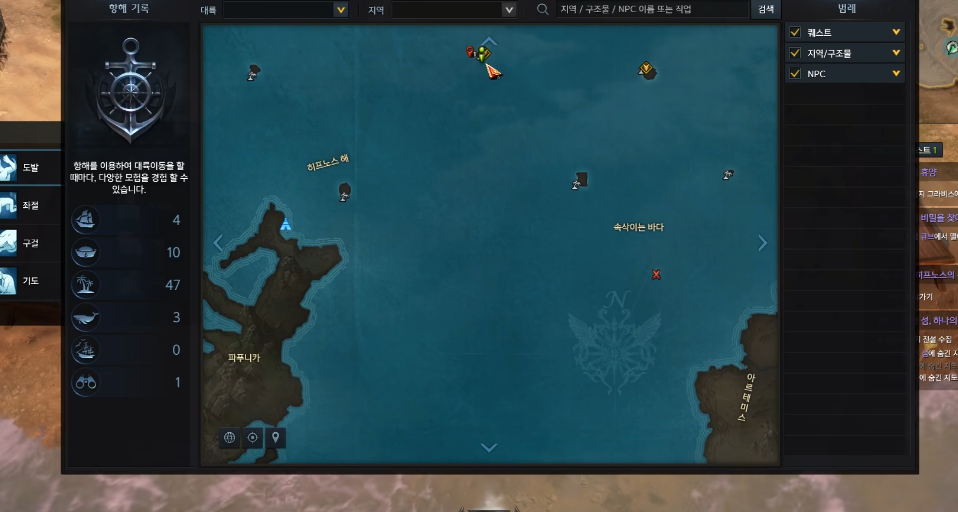Toggle the 지역/구조물 legend checkbox

tap(795, 53)
